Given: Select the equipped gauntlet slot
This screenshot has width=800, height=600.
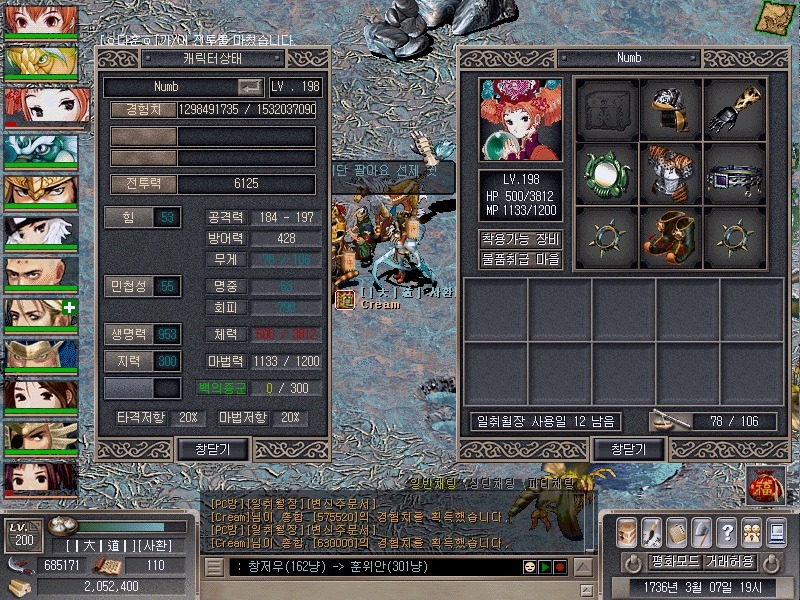Looking at the screenshot, I should point(735,109).
